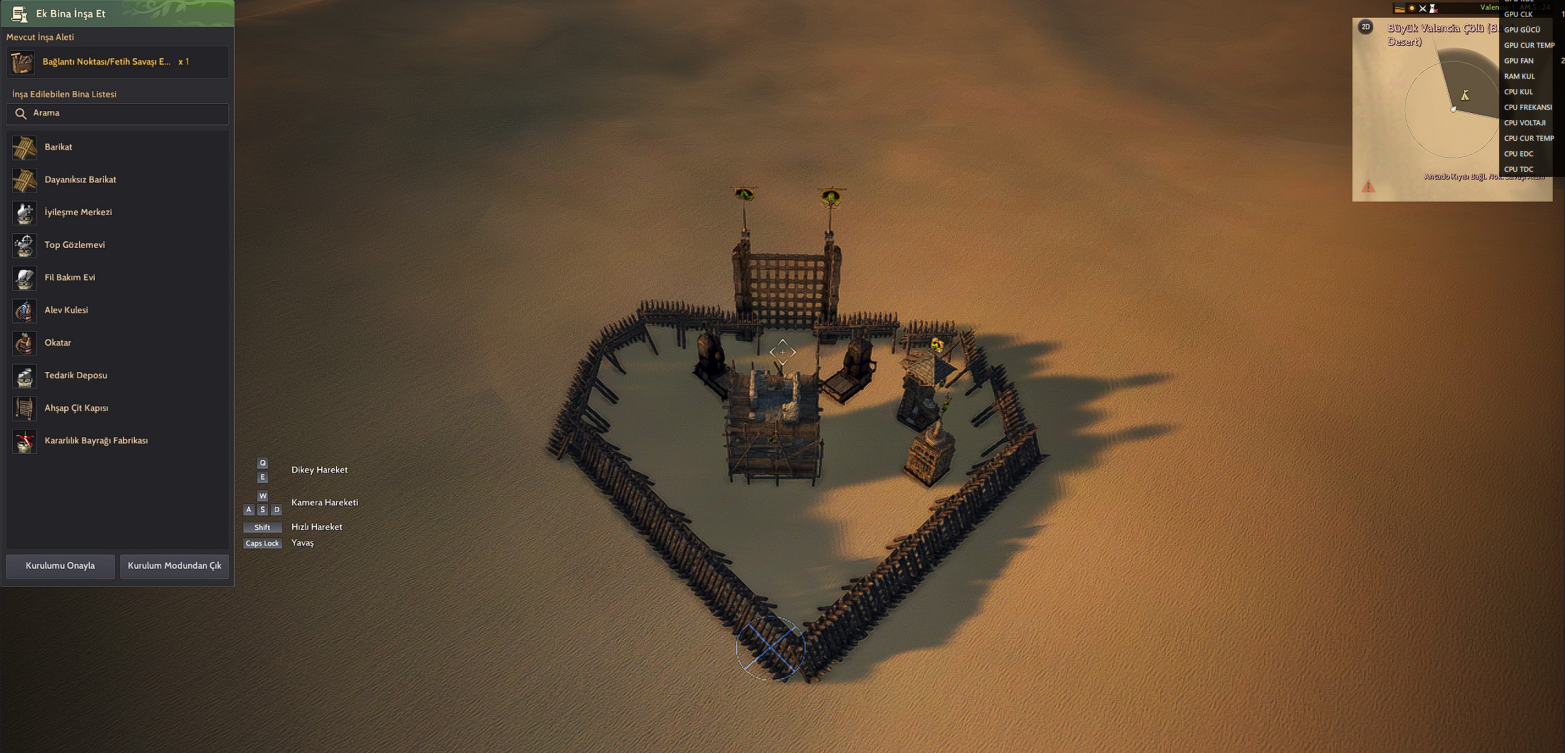Click the tent marker on the minimap
1565x753 pixels.
[1465, 96]
